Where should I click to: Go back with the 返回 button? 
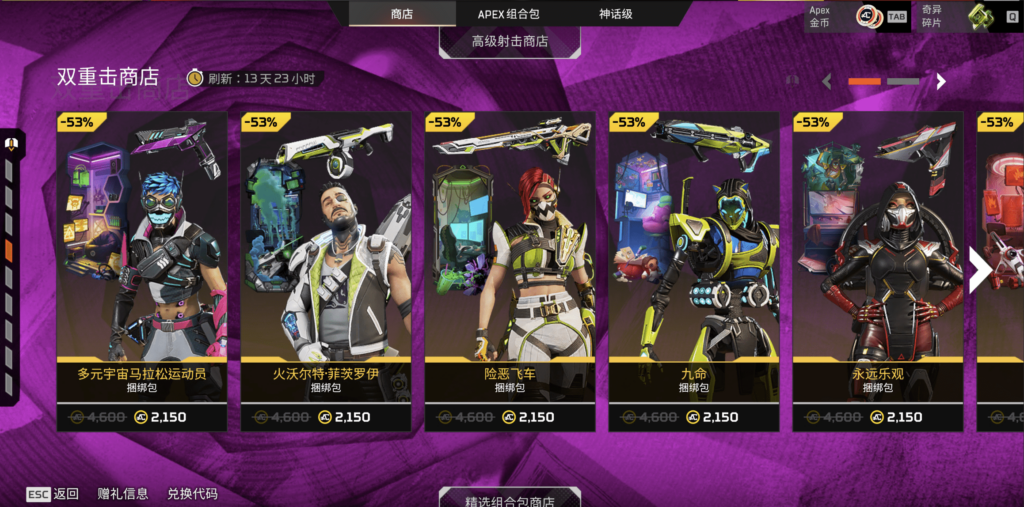coord(53,494)
